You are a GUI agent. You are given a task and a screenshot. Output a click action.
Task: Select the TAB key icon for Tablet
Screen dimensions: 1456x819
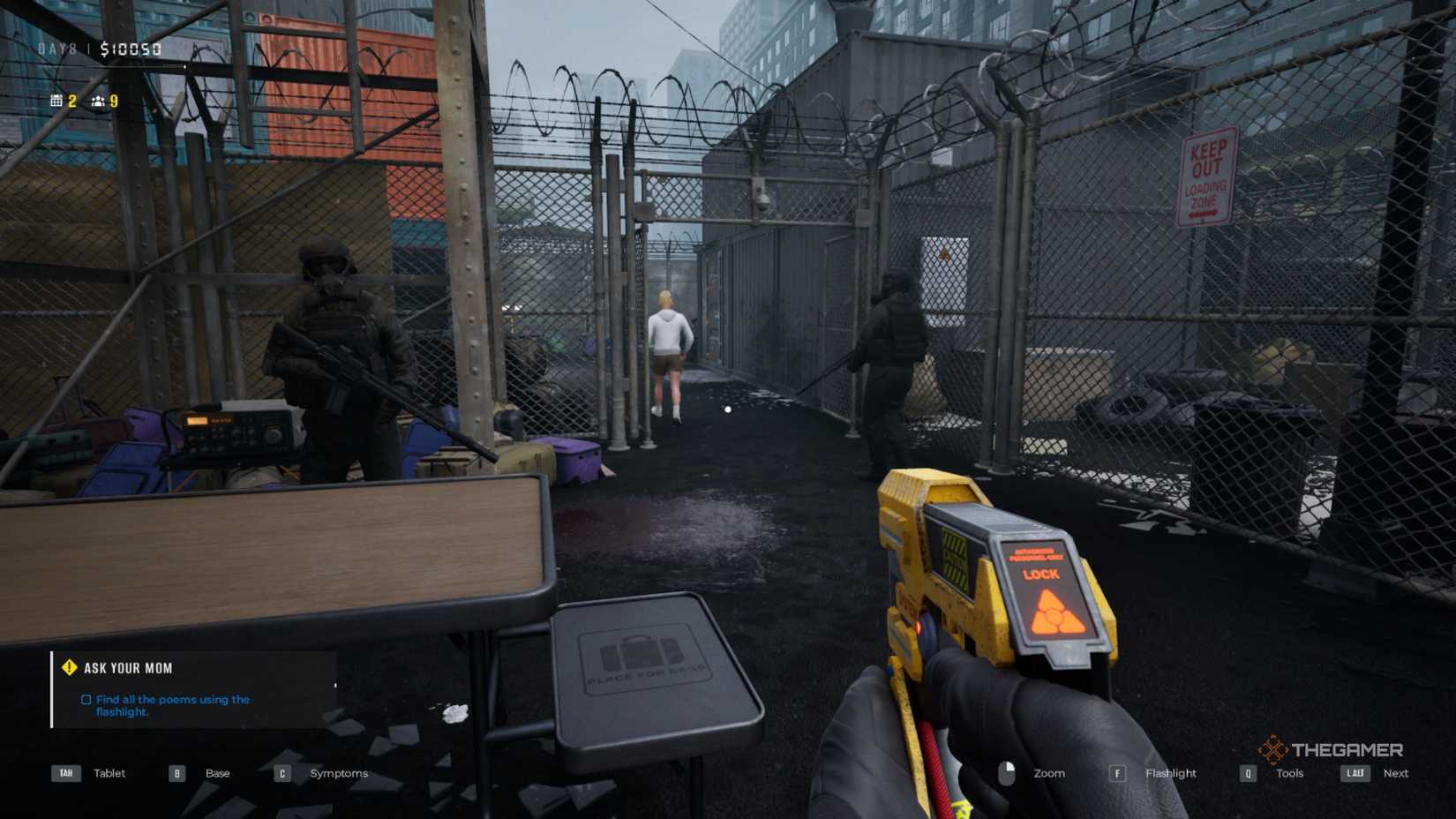coord(66,772)
